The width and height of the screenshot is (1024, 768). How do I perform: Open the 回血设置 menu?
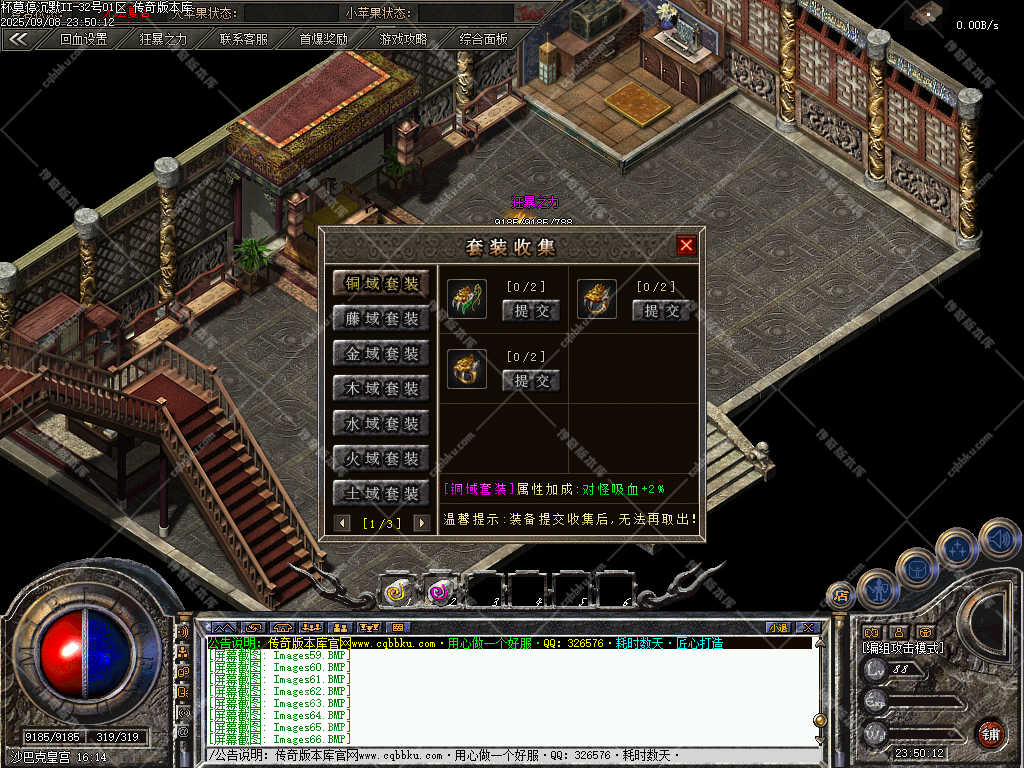(83, 40)
